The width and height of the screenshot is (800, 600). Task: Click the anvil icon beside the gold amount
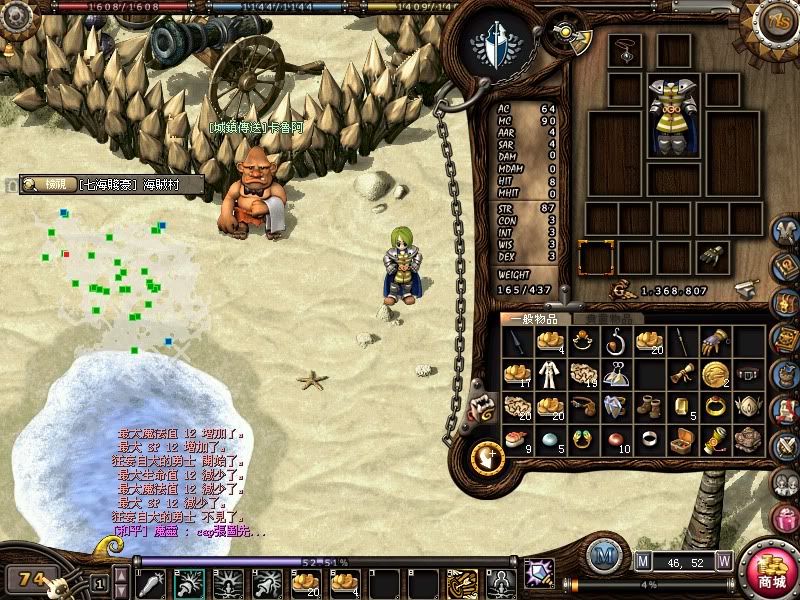point(743,290)
